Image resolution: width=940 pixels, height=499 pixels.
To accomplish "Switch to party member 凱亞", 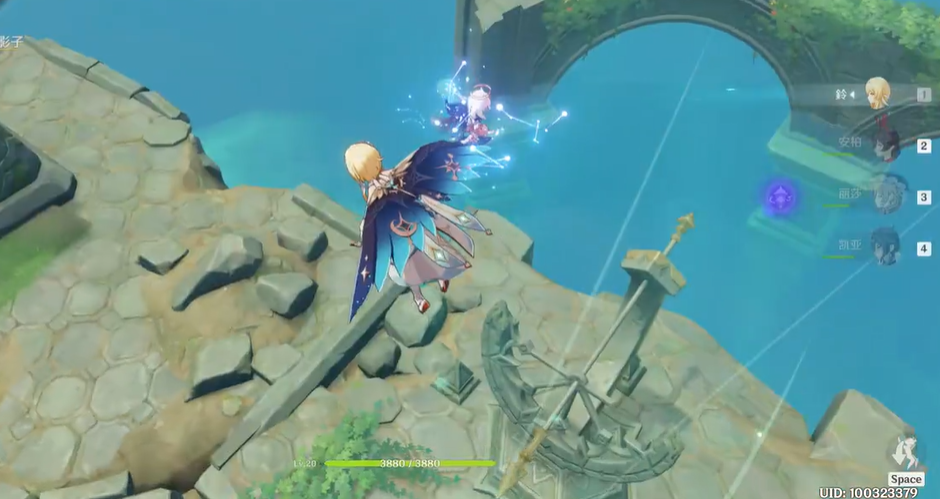I will click(x=886, y=246).
